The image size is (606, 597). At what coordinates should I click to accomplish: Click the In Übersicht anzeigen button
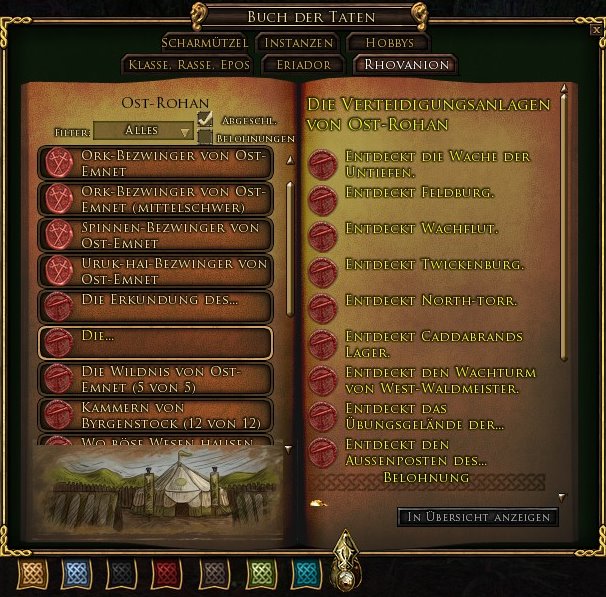click(478, 517)
